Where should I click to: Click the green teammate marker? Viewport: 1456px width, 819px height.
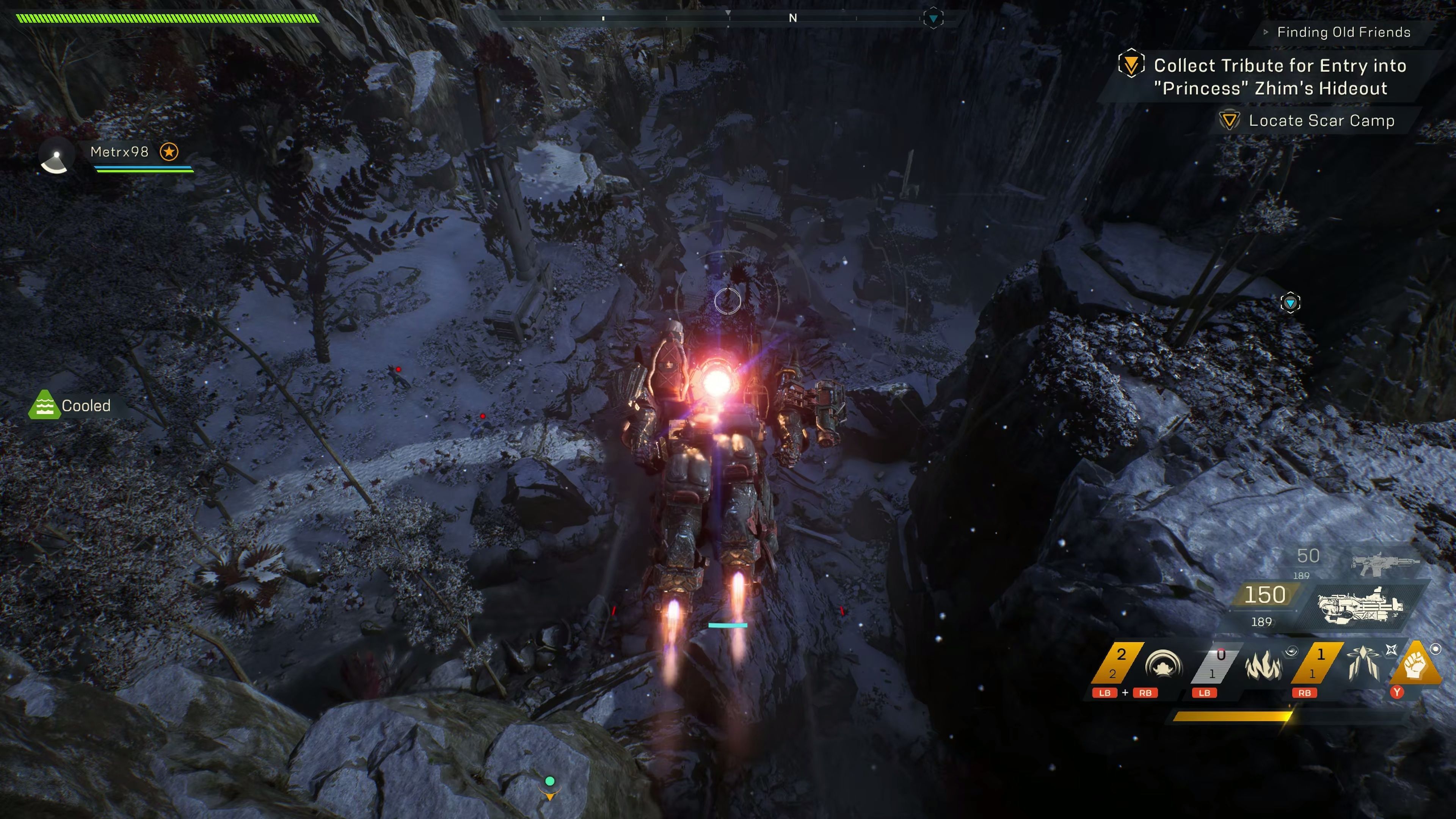coord(549,781)
